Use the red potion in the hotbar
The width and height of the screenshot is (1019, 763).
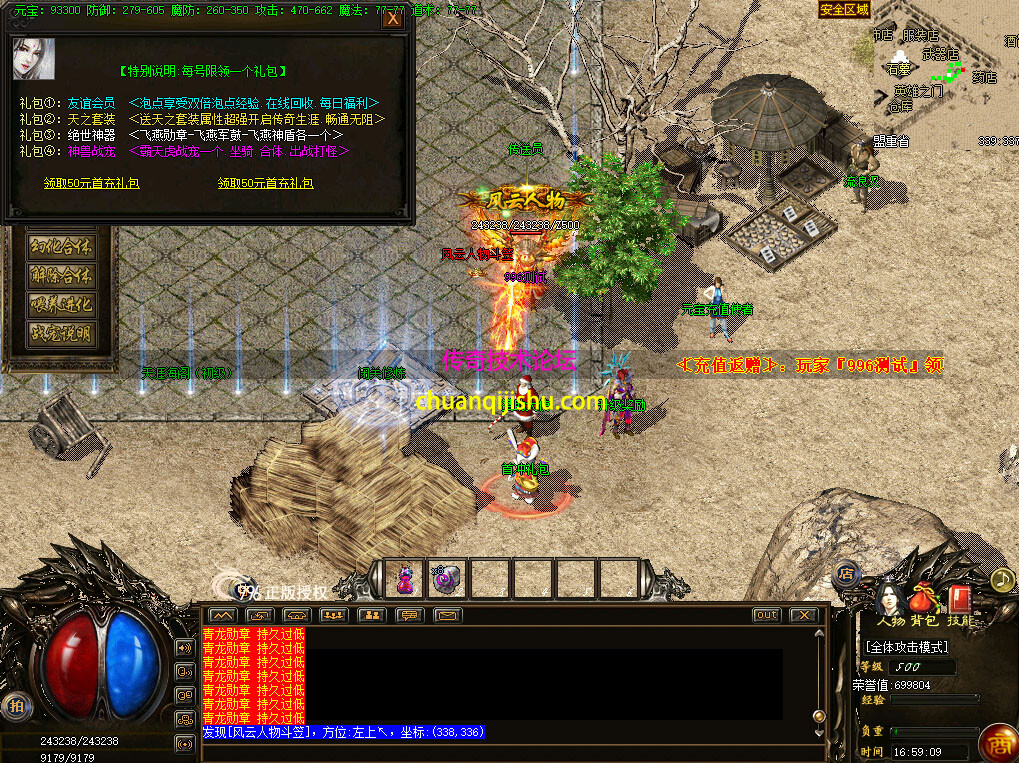point(405,578)
